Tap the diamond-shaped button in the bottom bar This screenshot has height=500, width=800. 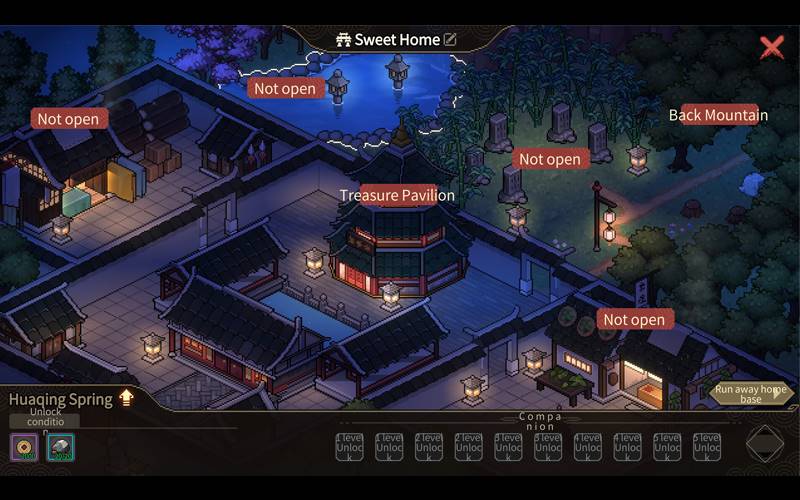(x=765, y=443)
